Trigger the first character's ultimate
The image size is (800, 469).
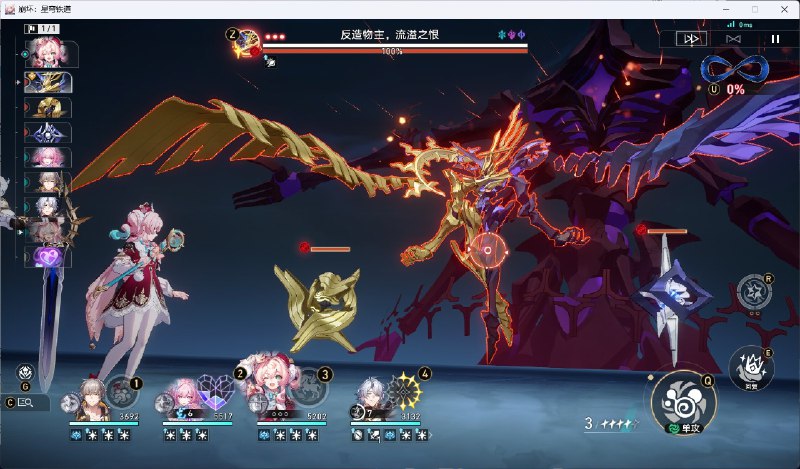click(x=122, y=389)
